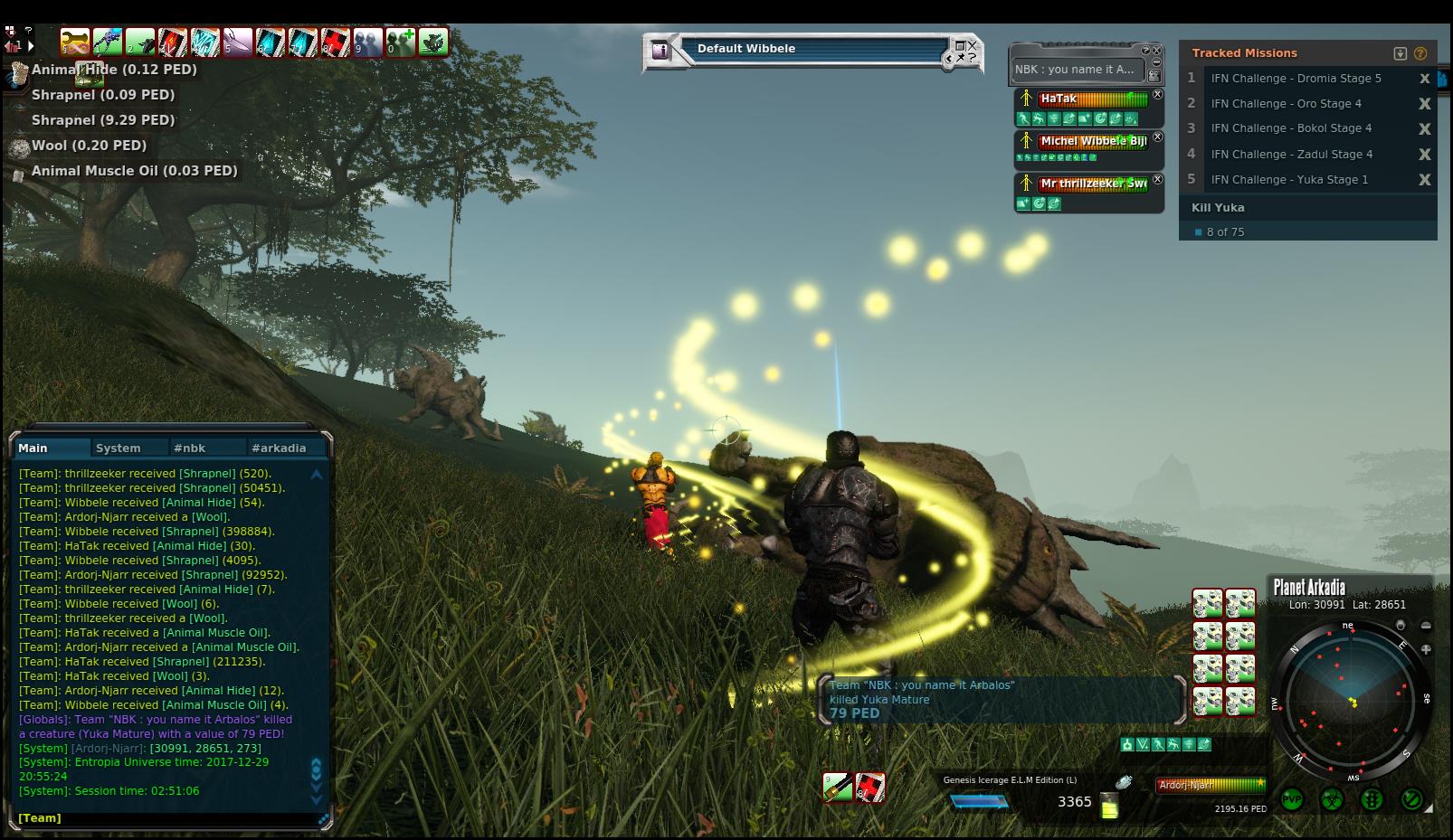
Task: Click the biohazard icon below radar
Action: click(x=1332, y=800)
